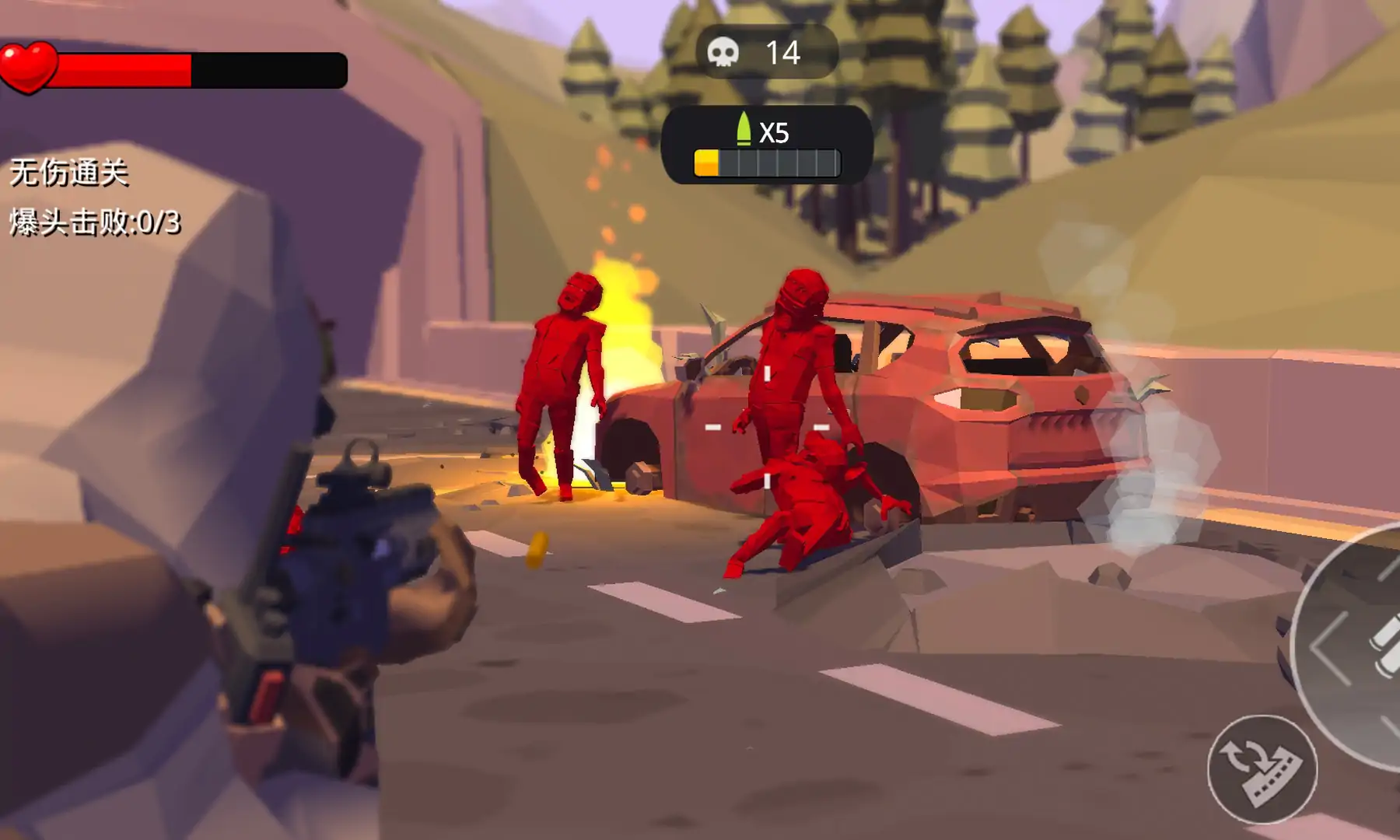This screenshot has width=1400, height=840.
Task: Hit the large fire button with bullets icon
Action: click(1361, 647)
